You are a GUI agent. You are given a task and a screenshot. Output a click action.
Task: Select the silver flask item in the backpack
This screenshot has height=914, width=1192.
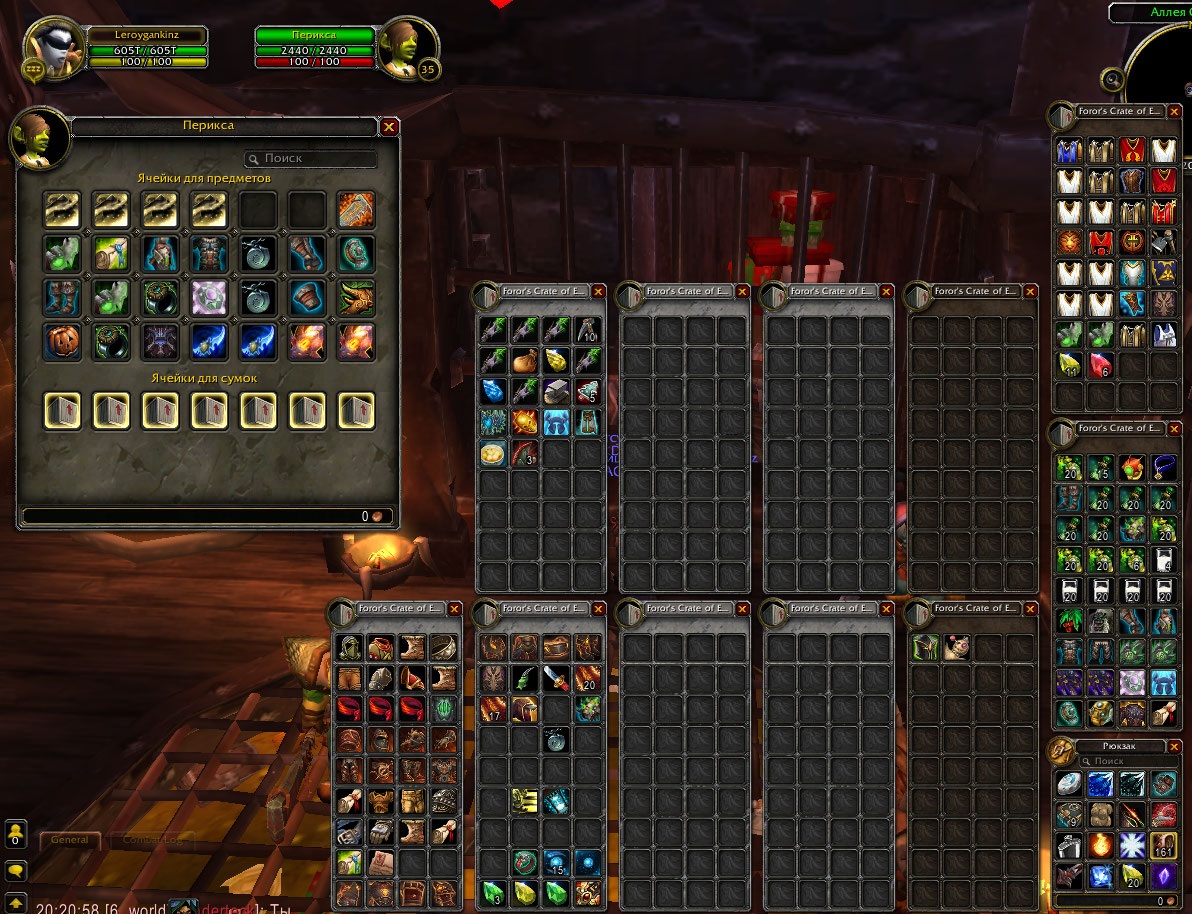[x=1069, y=847]
